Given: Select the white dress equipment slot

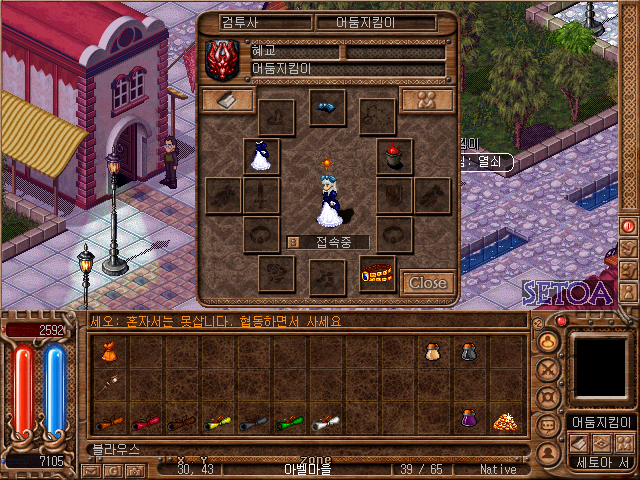Looking at the screenshot, I should coord(261,157).
